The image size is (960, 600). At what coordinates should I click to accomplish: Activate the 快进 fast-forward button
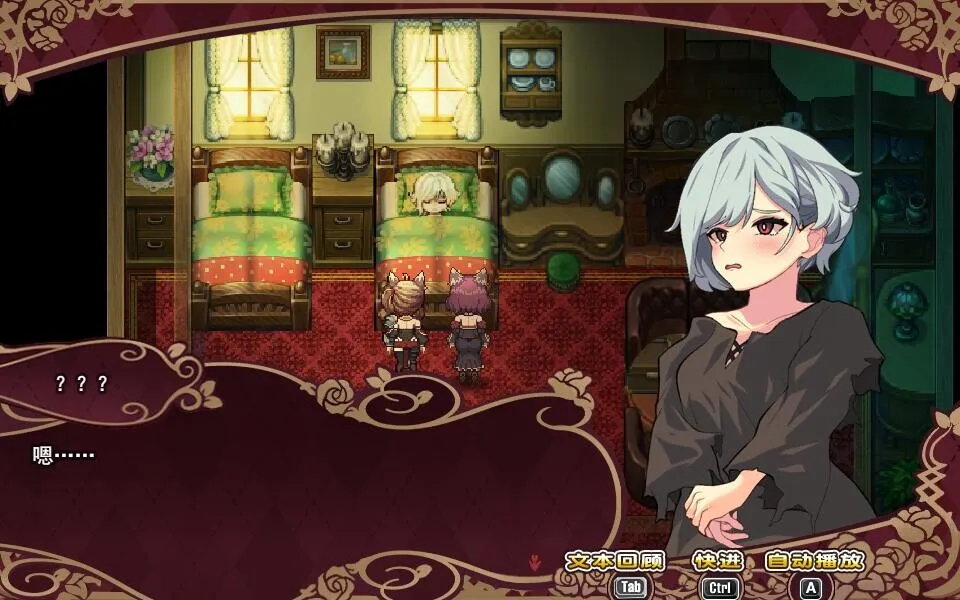[x=717, y=562]
